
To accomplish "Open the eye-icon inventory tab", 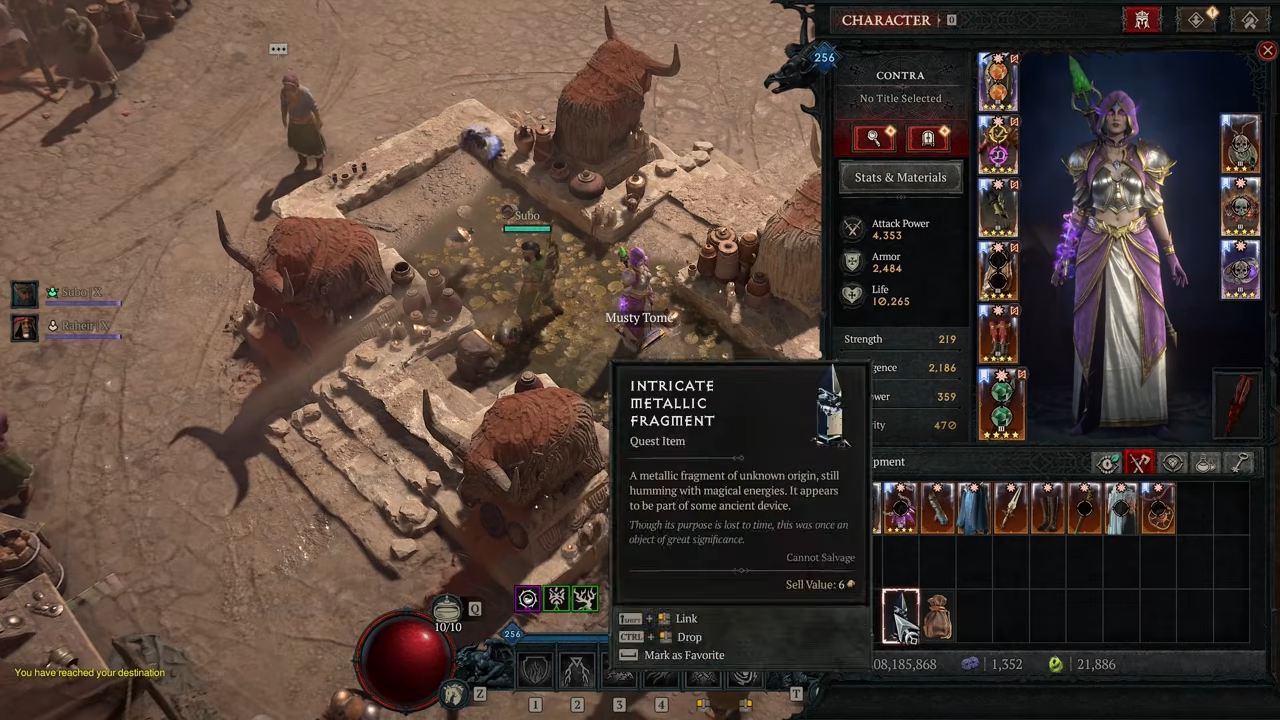I will click(x=1107, y=462).
